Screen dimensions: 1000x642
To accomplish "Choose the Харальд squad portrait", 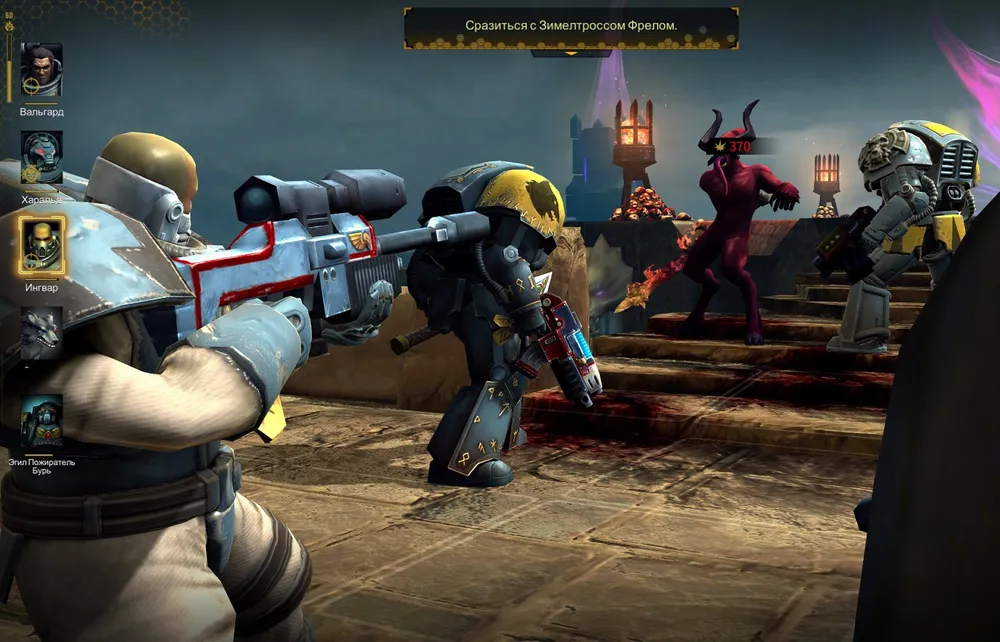I will click(x=42, y=157).
